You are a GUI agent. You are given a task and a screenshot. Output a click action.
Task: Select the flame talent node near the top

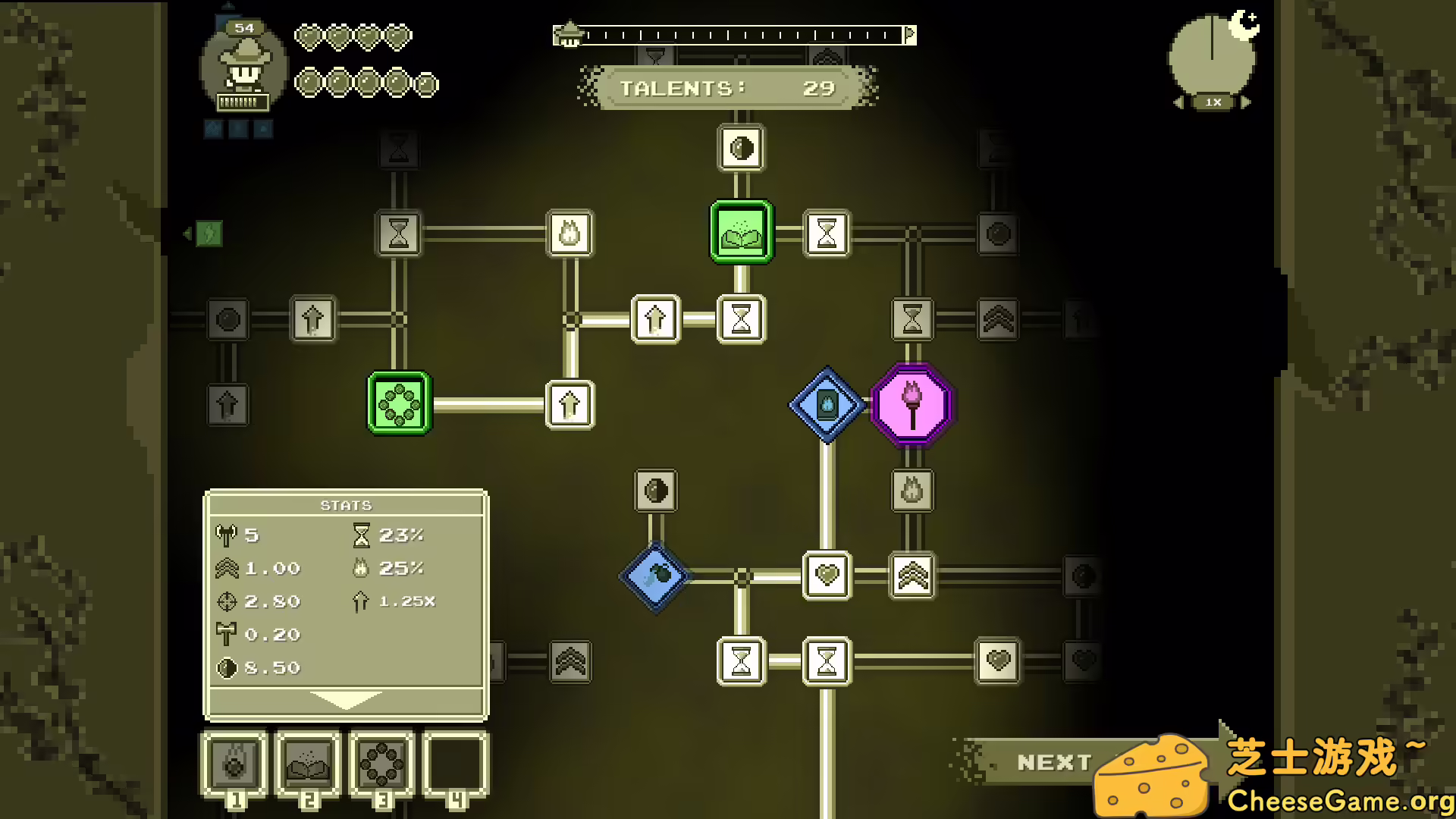[x=567, y=234]
